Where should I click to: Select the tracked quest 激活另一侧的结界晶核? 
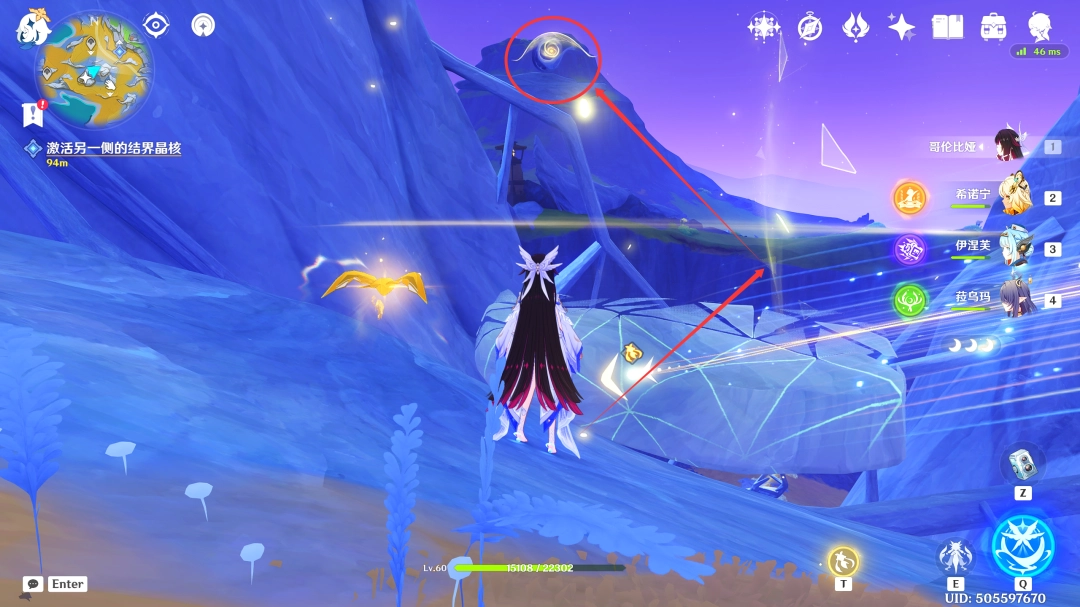click(113, 148)
